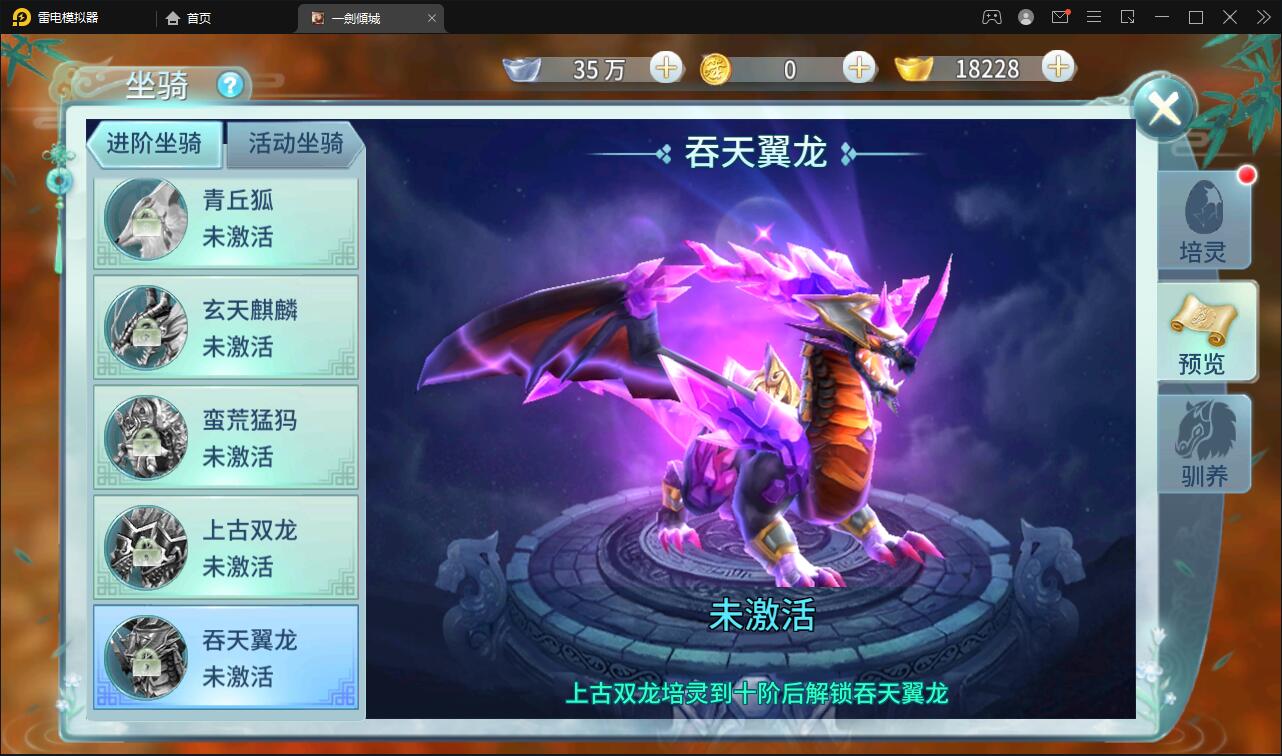Switch to the 进阶坐骑 tab
The height and width of the screenshot is (756, 1282).
tap(155, 143)
